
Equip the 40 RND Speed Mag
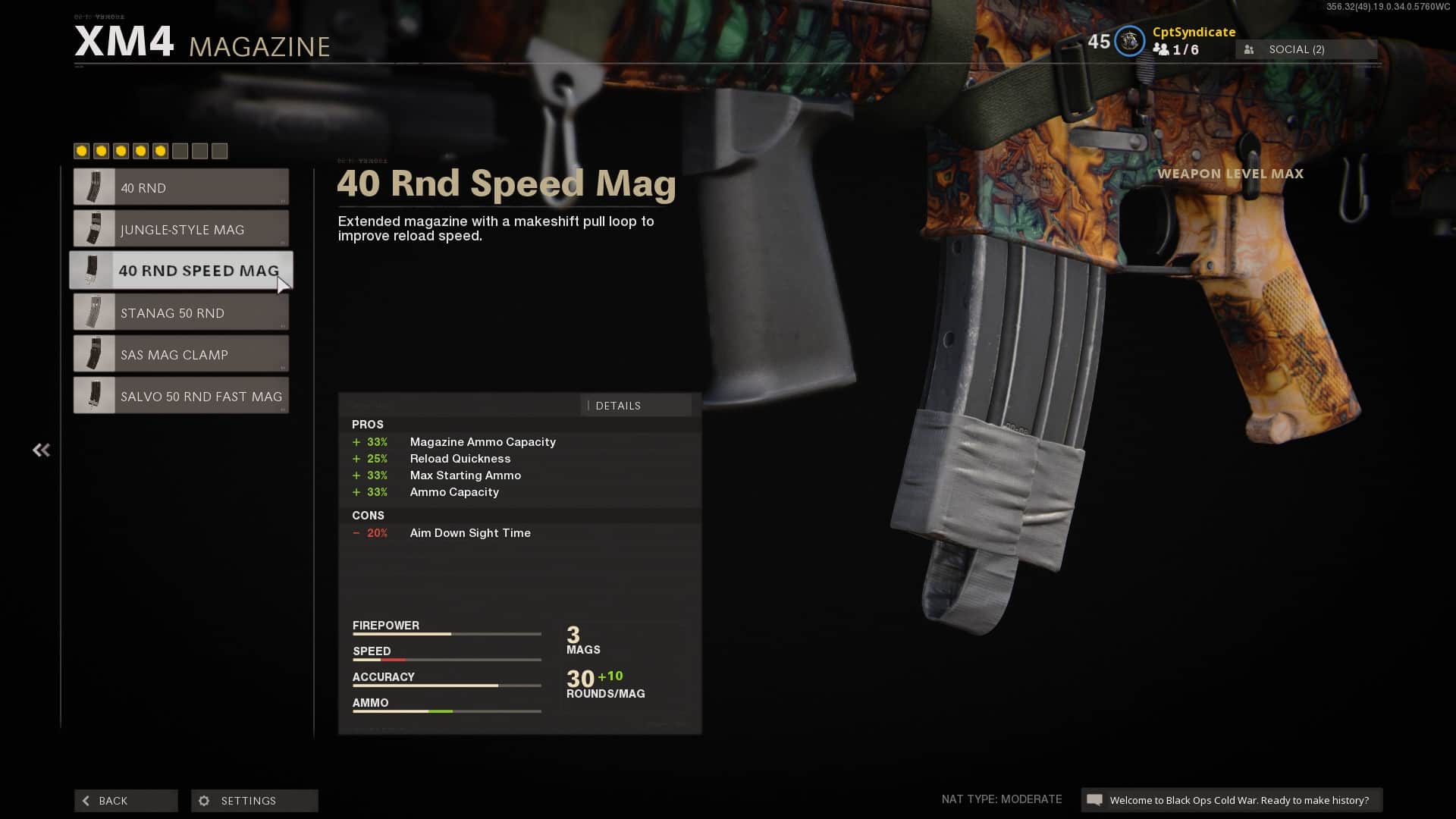point(181,271)
